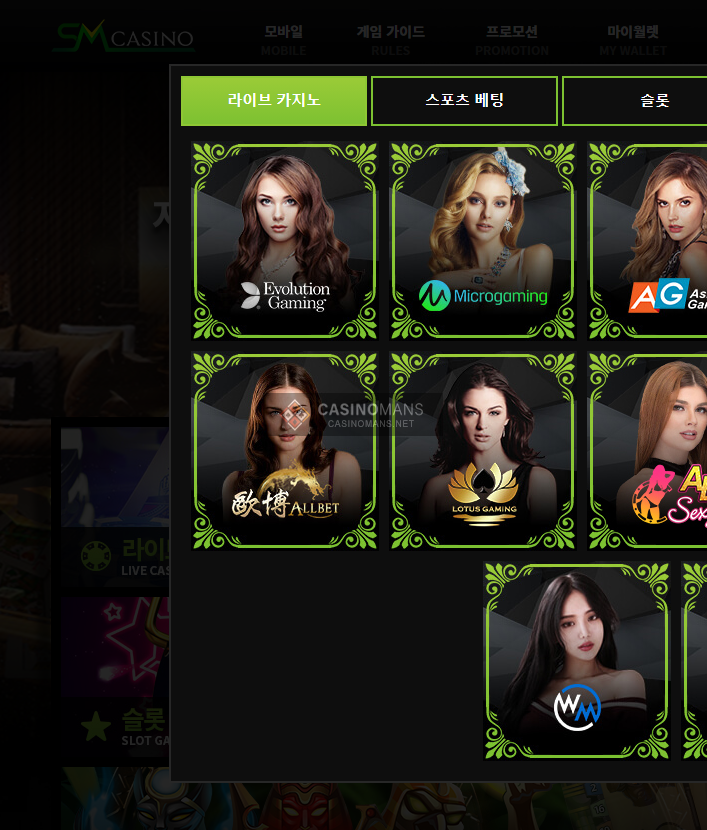Switch to the 라이브 카지노 tab
707x830 pixels.
pyautogui.click(x=274, y=101)
